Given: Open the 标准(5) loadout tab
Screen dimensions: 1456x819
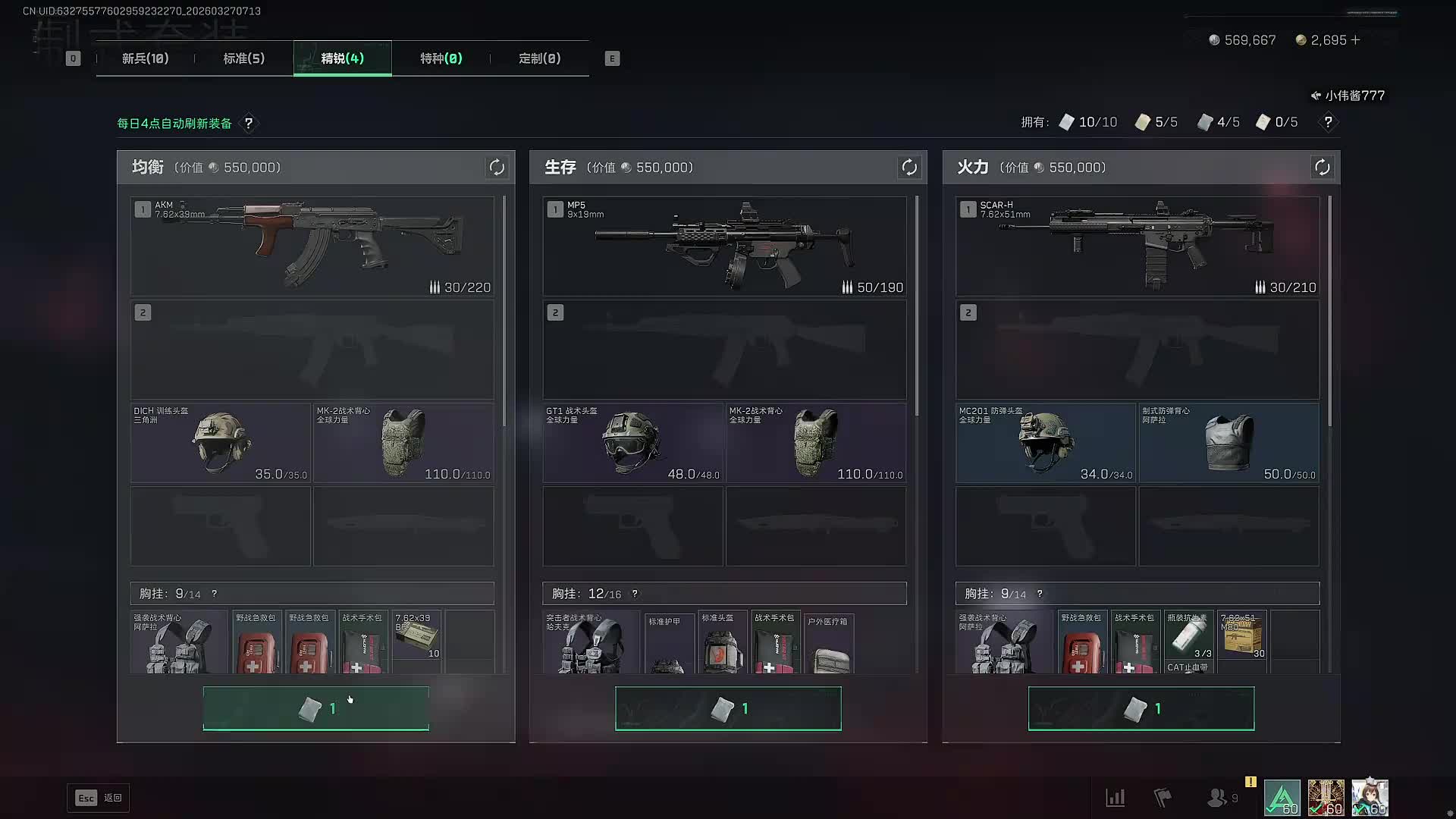Looking at the screenshot, I should pyautogui.click(x=244, y=58).
